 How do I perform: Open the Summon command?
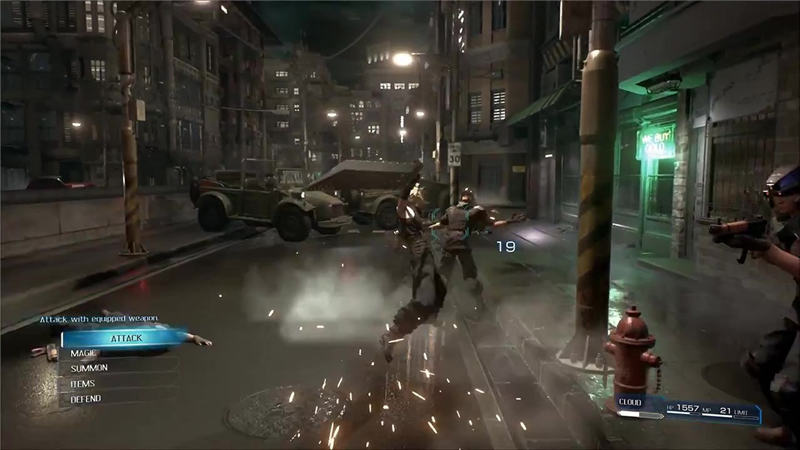coord(90,368)
